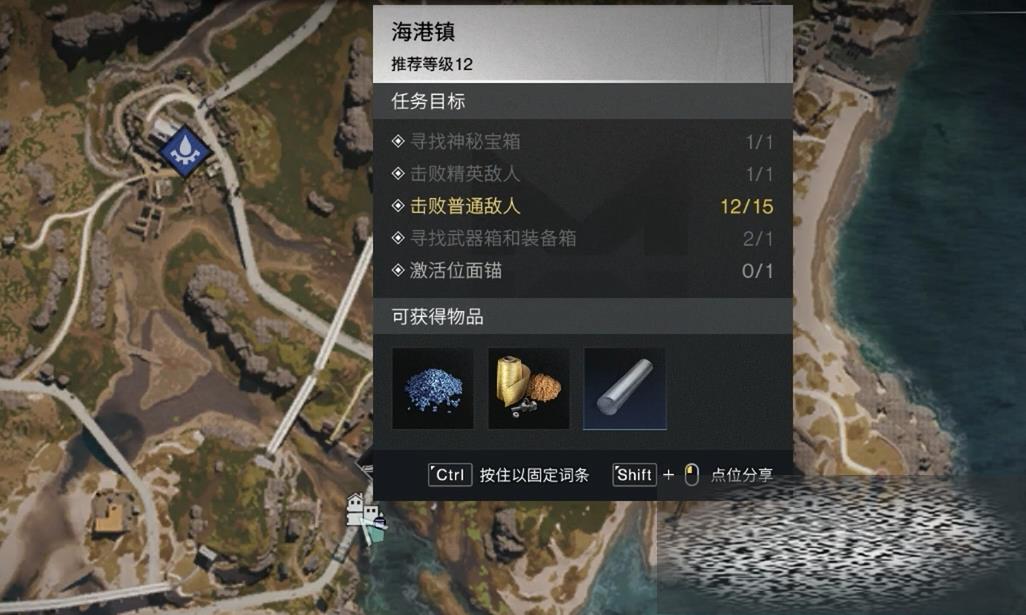This screenshot has width=1026, height=615.
Task: Click the 激活位面锚 objective entry
Action: [x=583, y=271]
